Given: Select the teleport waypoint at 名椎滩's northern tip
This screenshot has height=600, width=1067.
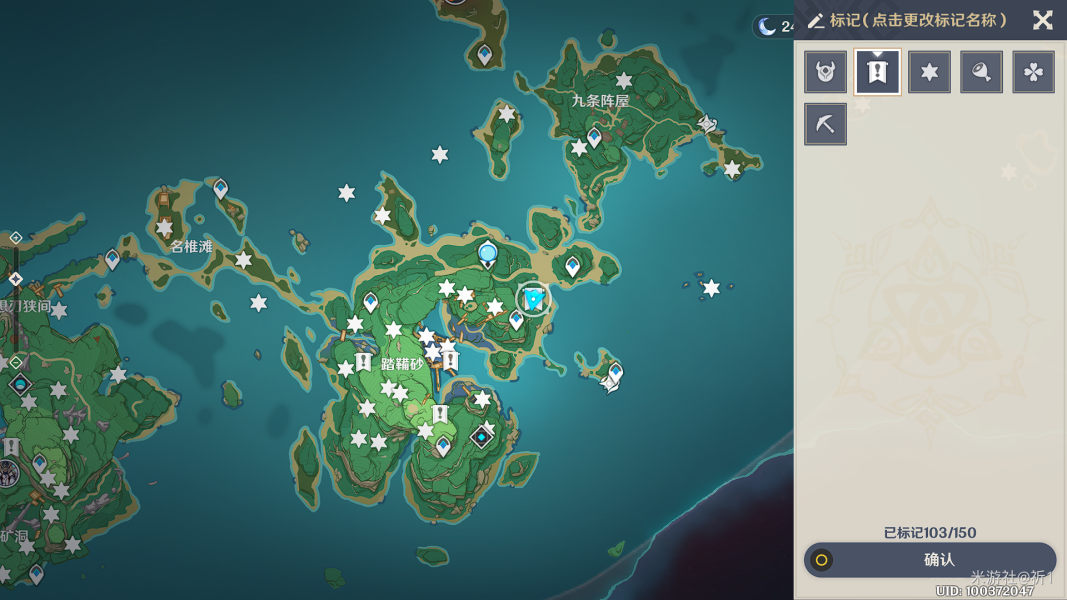Looking at the screenshot, I should click(x=221, y=187).
